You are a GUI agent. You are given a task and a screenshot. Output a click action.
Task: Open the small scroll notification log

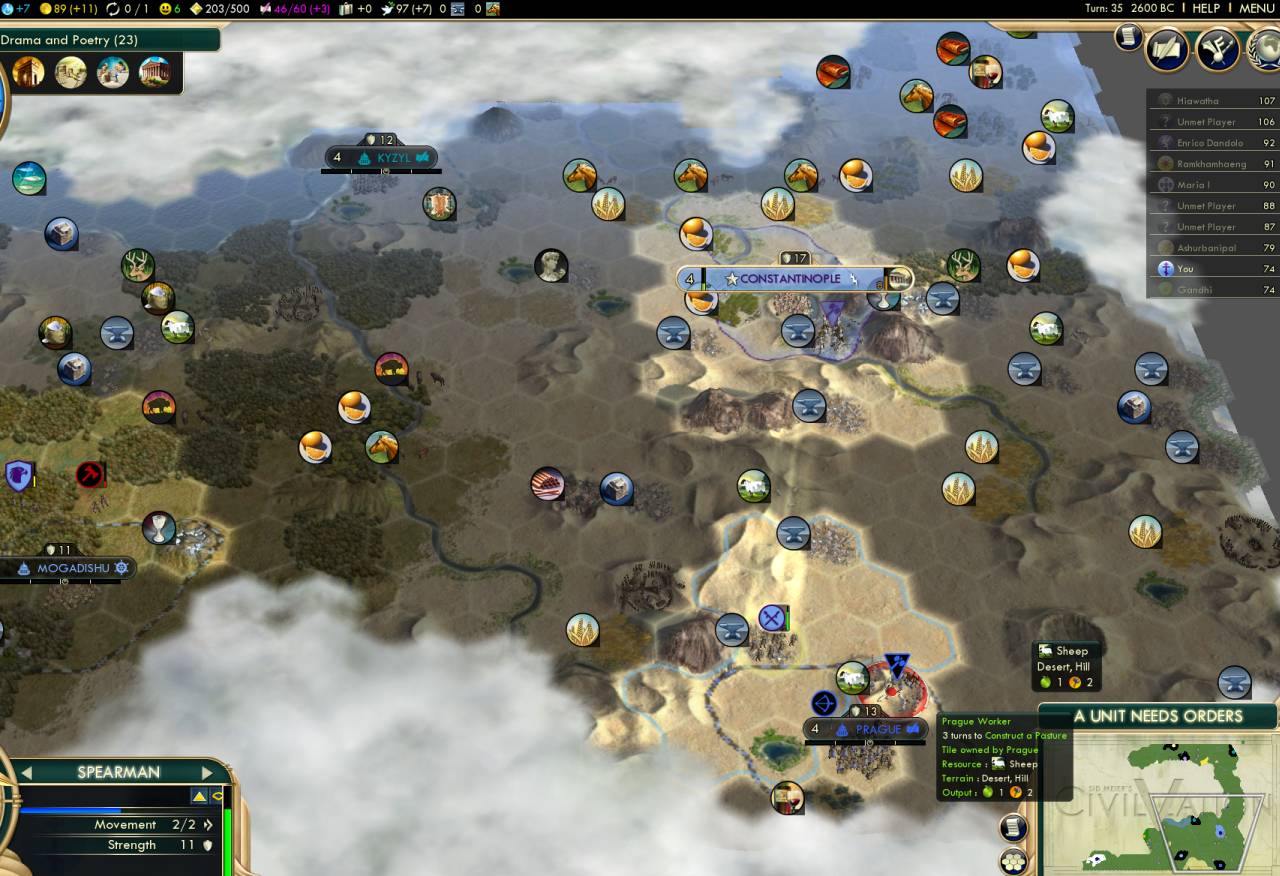pos(1129,36)
